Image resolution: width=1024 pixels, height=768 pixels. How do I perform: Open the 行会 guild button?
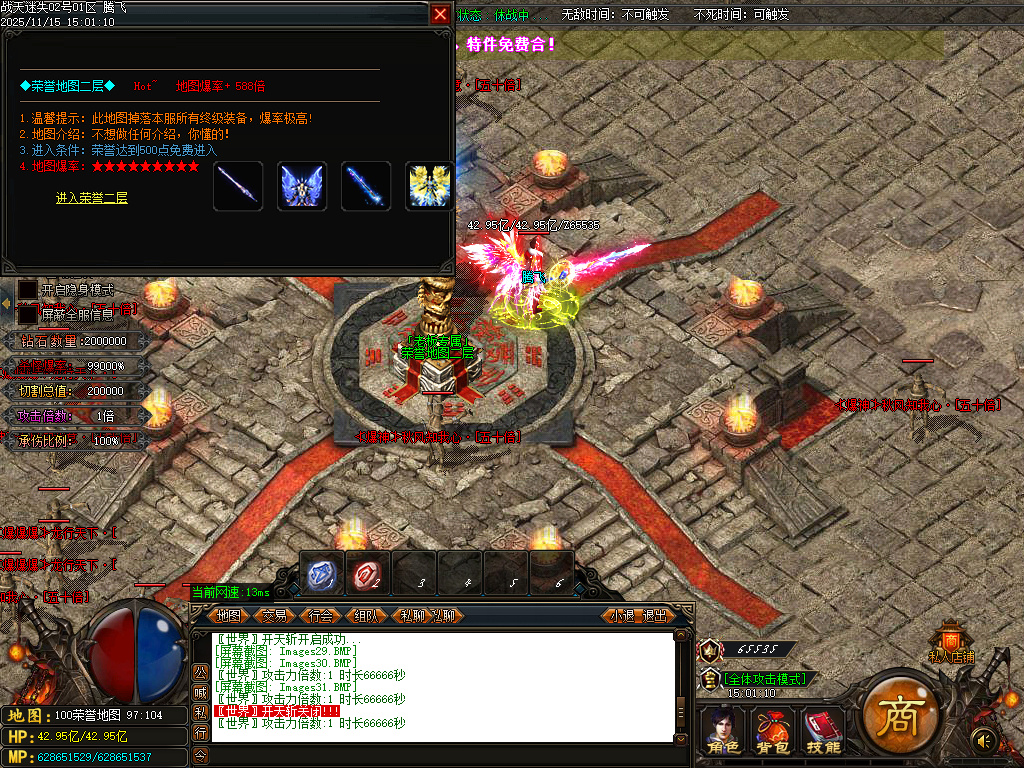pyautogui.click(x=321, y=616)
